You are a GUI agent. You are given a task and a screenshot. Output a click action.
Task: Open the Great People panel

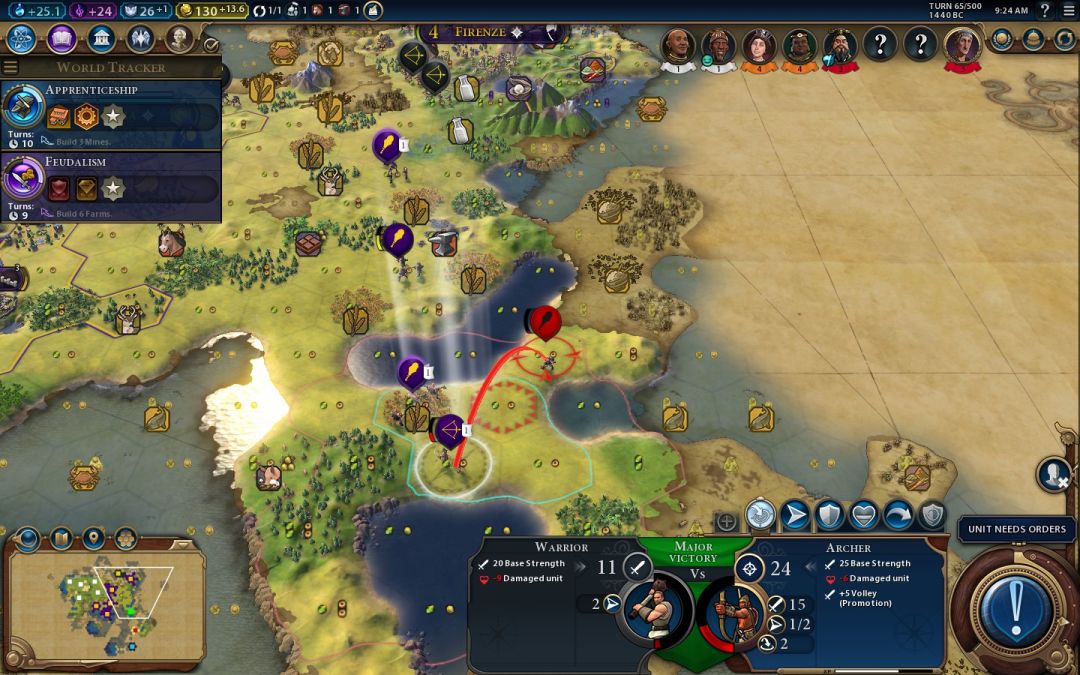click(x=179, y=39)
